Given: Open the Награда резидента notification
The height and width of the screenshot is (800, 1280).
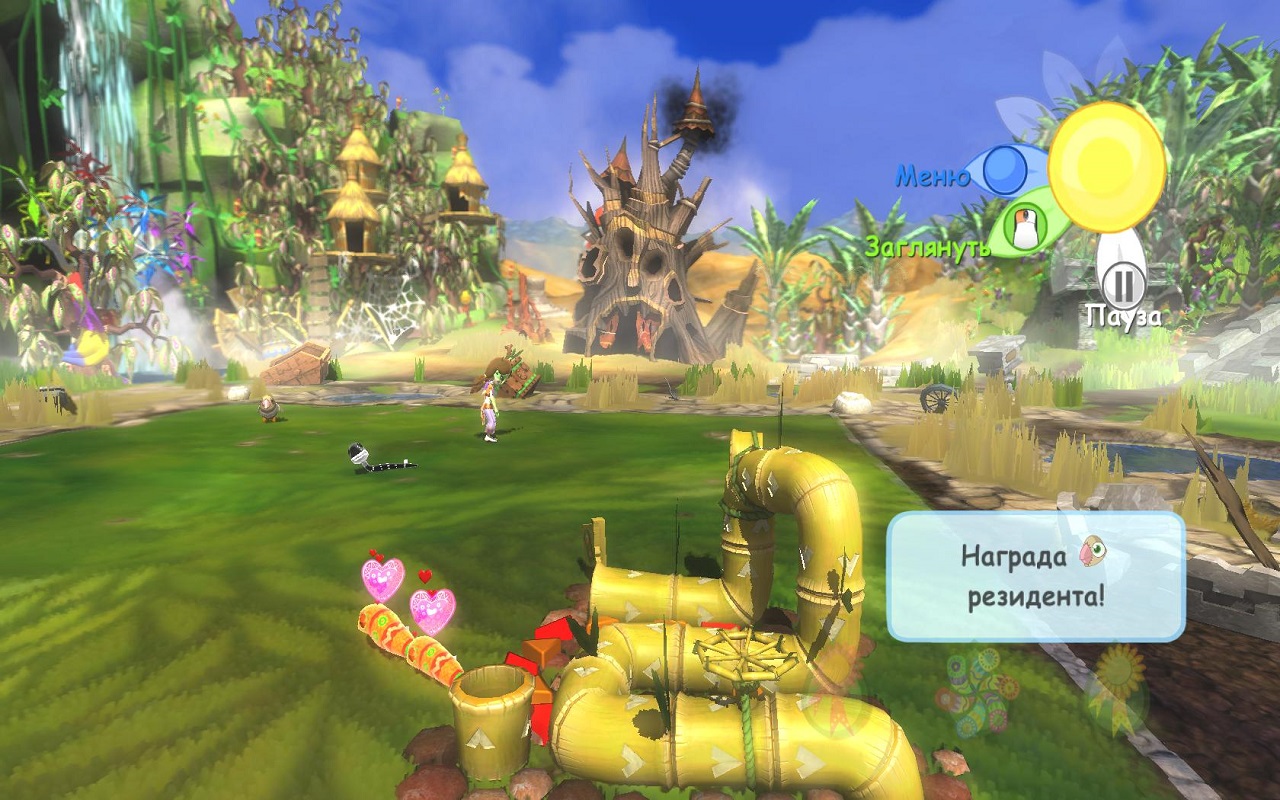Looking at the screenshot, I should tap(1035, 576).
